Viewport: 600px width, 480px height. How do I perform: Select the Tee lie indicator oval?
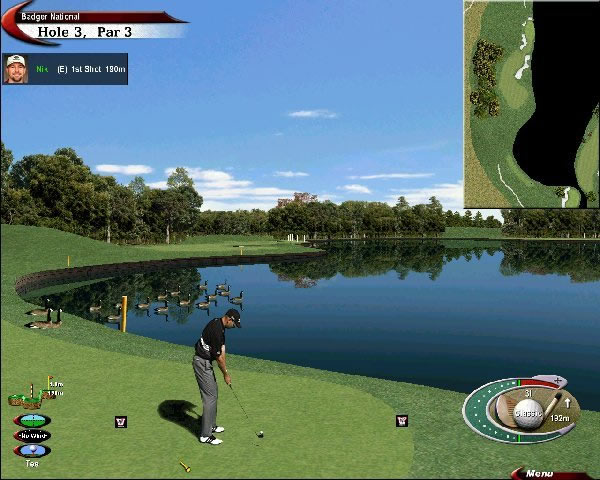[31, 450]
